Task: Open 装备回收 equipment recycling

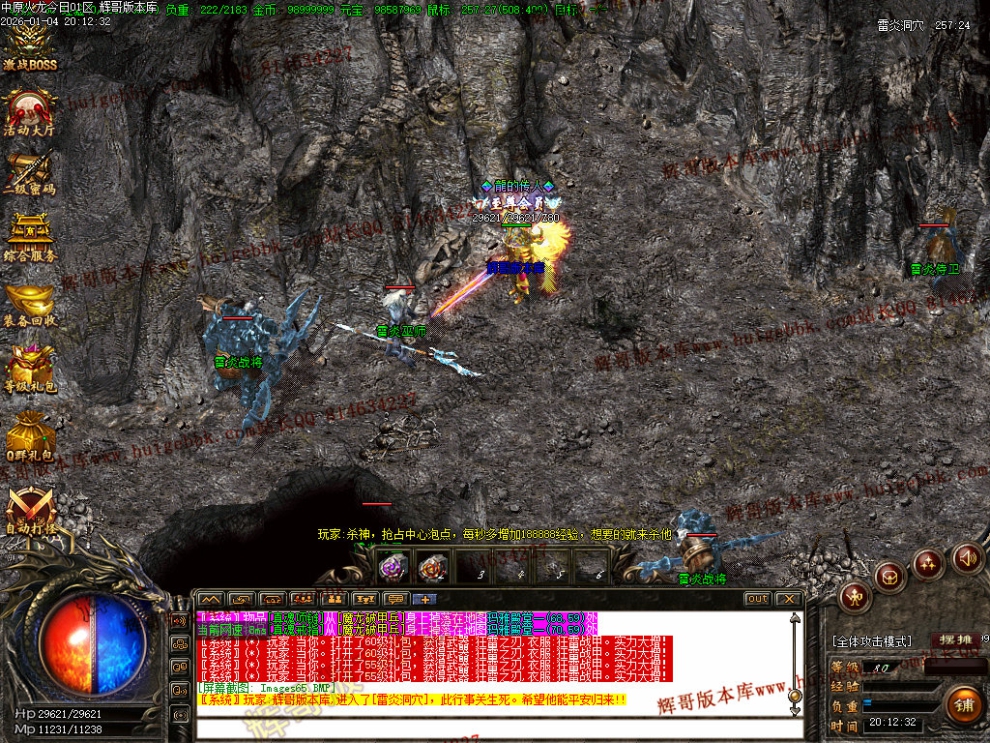Action: coord(29,304)
